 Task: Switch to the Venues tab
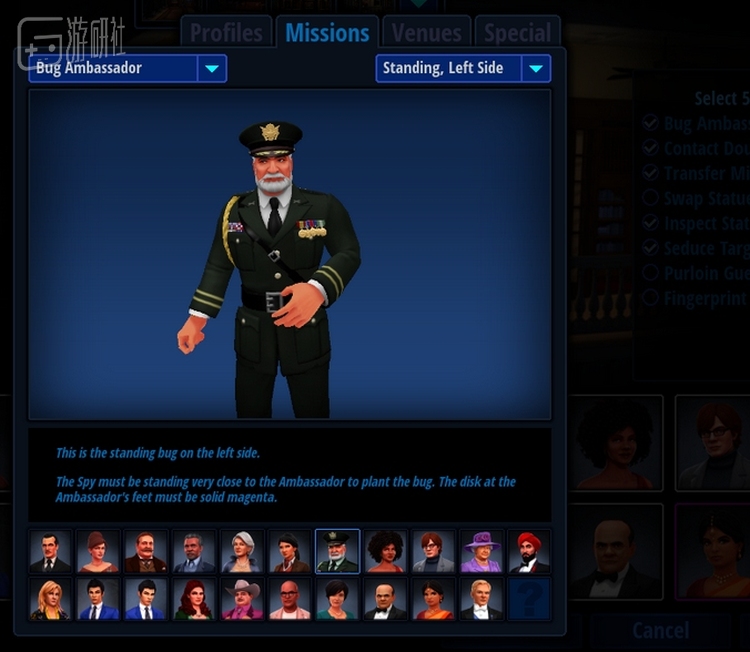[x=426, y=32]
